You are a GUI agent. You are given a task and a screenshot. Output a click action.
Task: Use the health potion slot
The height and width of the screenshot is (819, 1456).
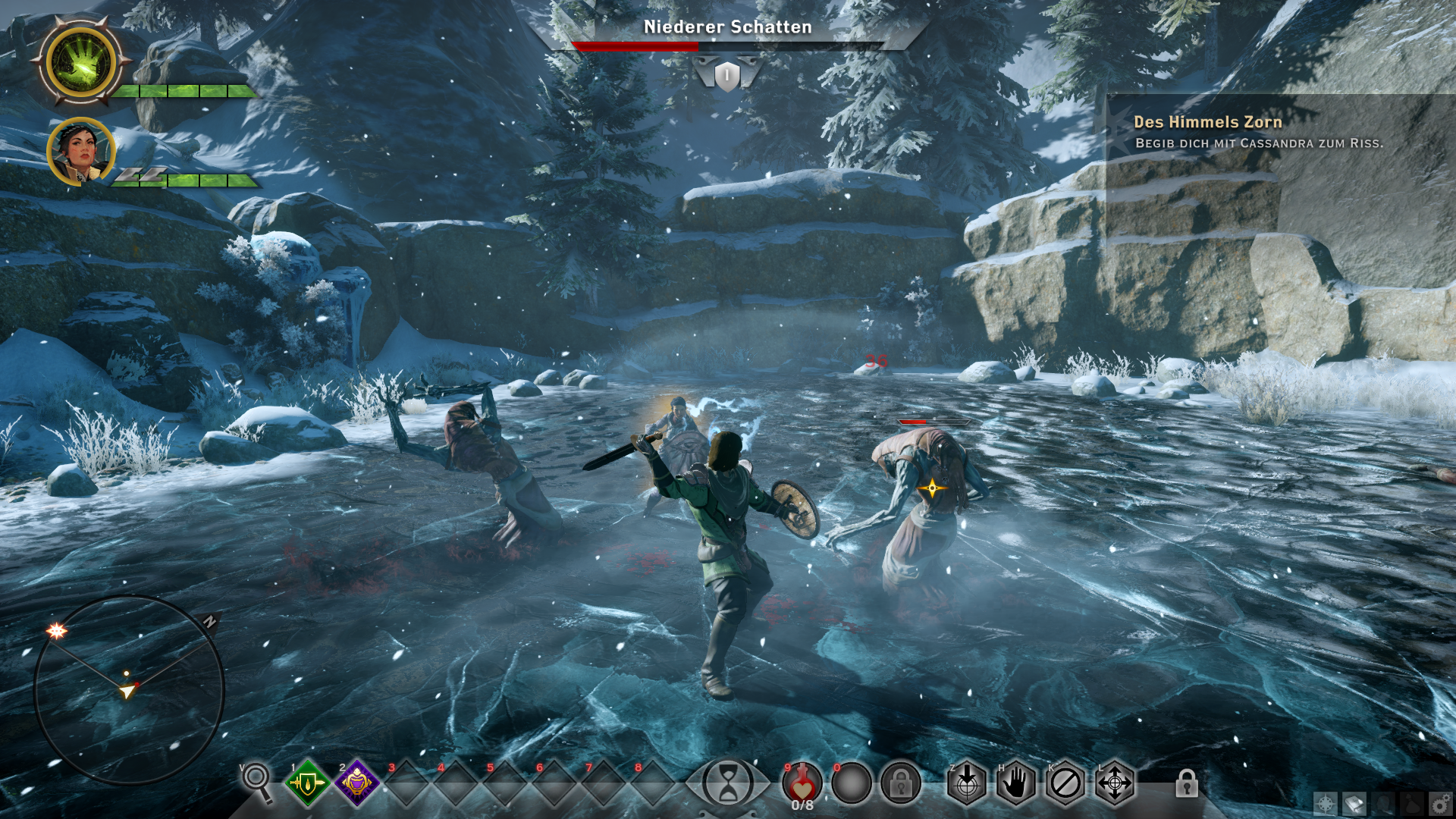[802, 783]
